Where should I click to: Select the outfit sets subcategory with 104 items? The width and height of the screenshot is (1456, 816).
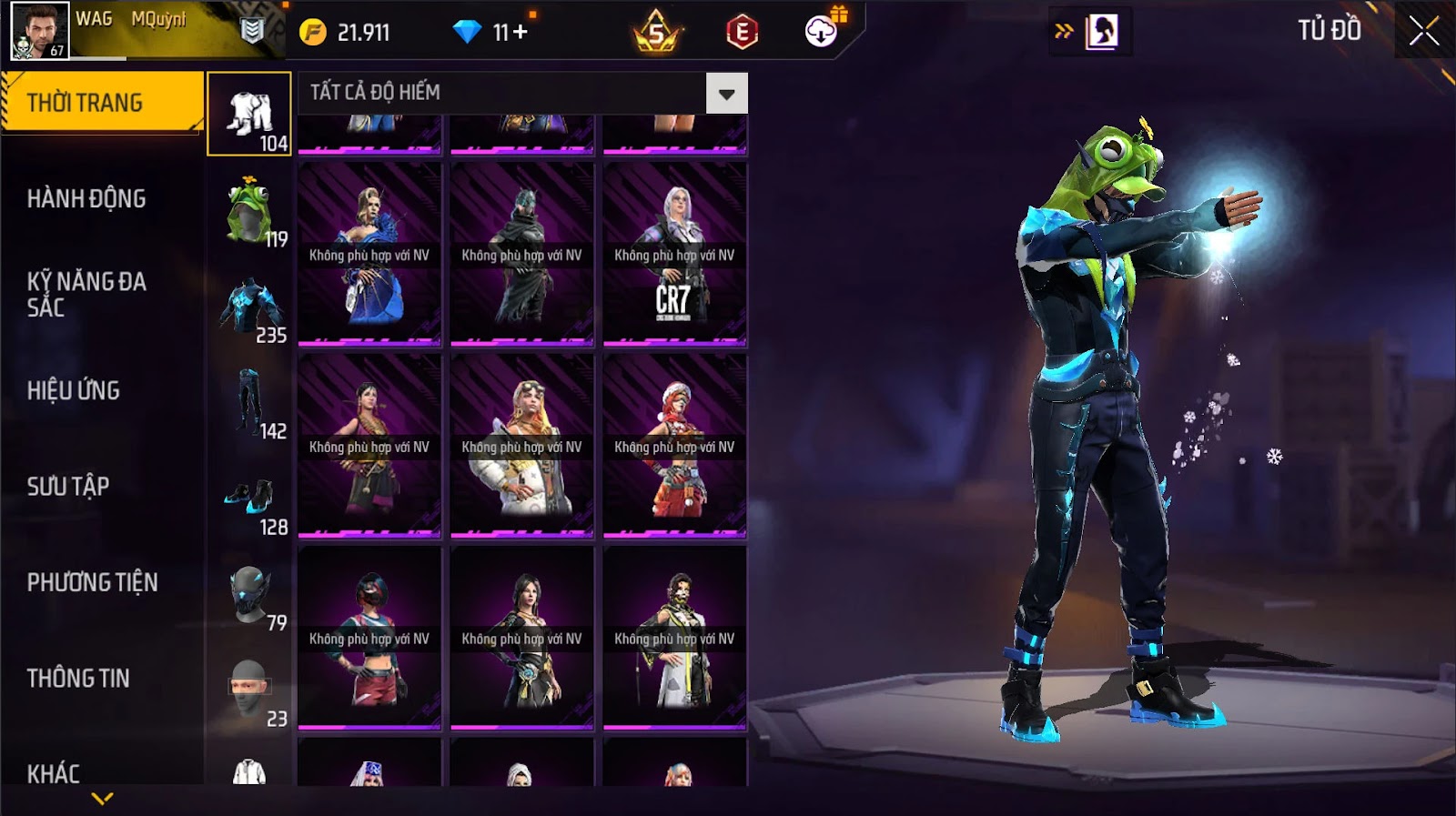[249, 115]
